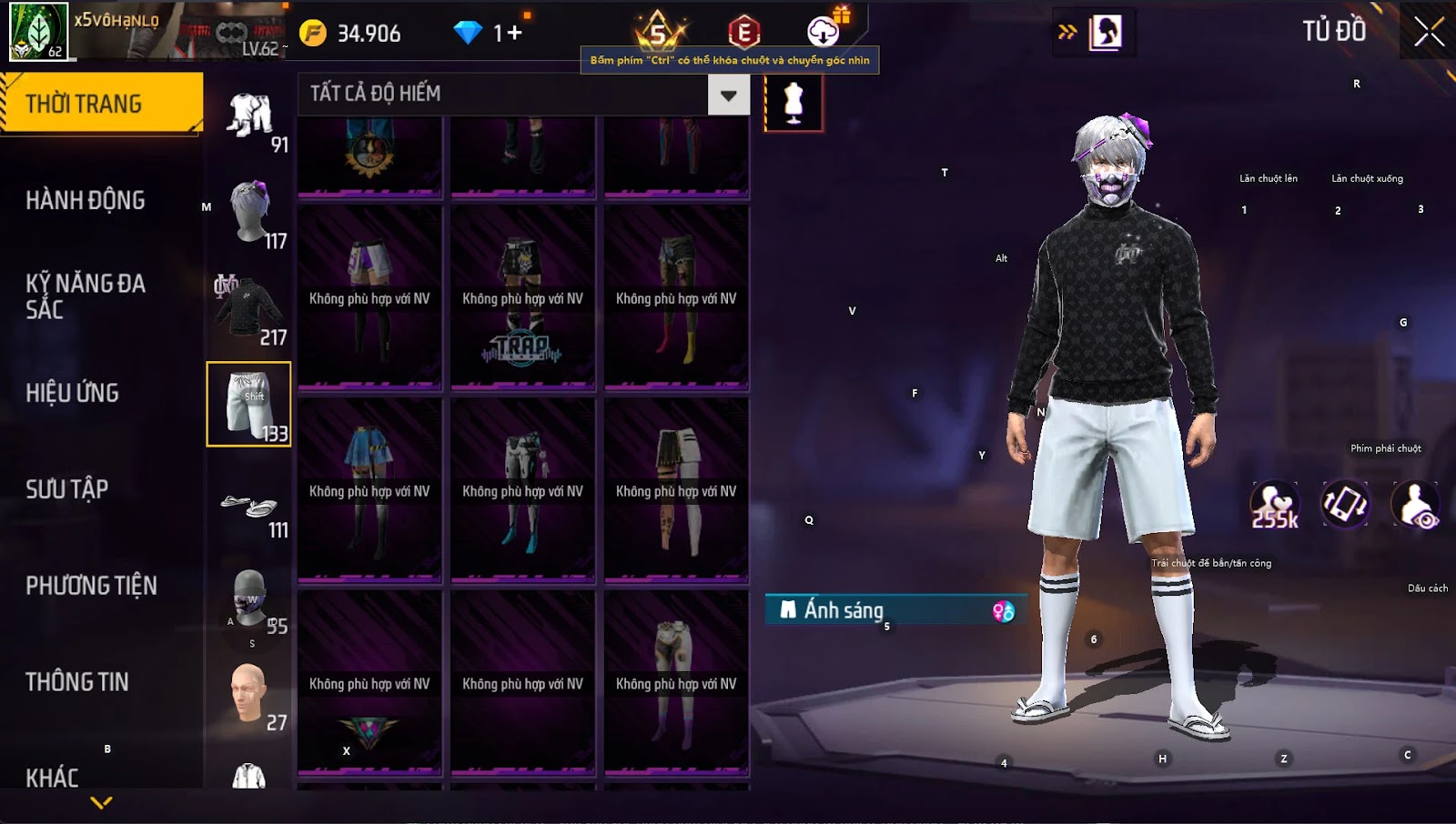Click the 255k likes icon
The height and width of the screenshot is (824, 1456).
[x=1274, y=505]
